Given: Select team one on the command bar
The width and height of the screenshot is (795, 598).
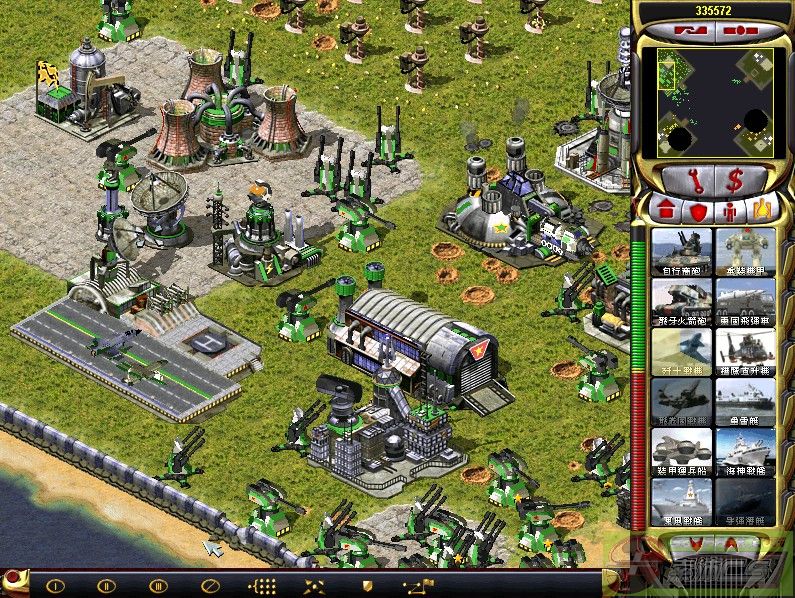Looking at the screenshot, I should pos(56,585).
